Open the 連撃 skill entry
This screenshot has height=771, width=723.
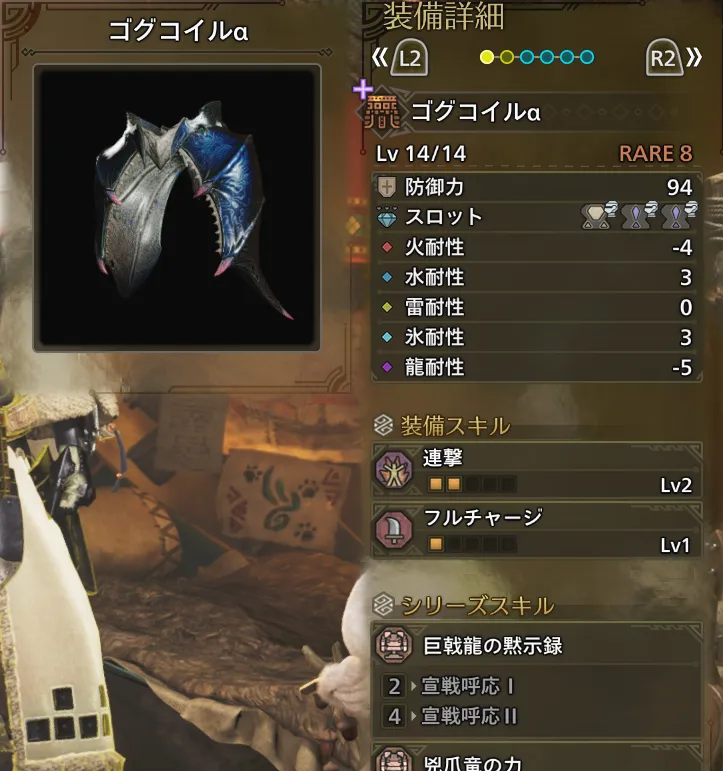click(537, 470)
